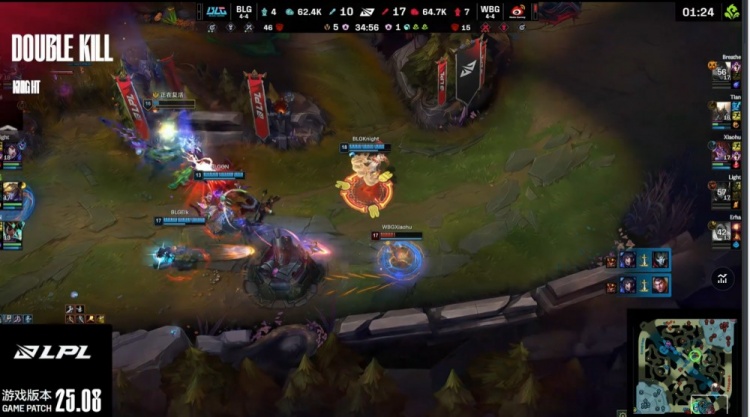Select Breathe's player portrait
This screenshot has height=417, width=750.
(x=722, y=75)
